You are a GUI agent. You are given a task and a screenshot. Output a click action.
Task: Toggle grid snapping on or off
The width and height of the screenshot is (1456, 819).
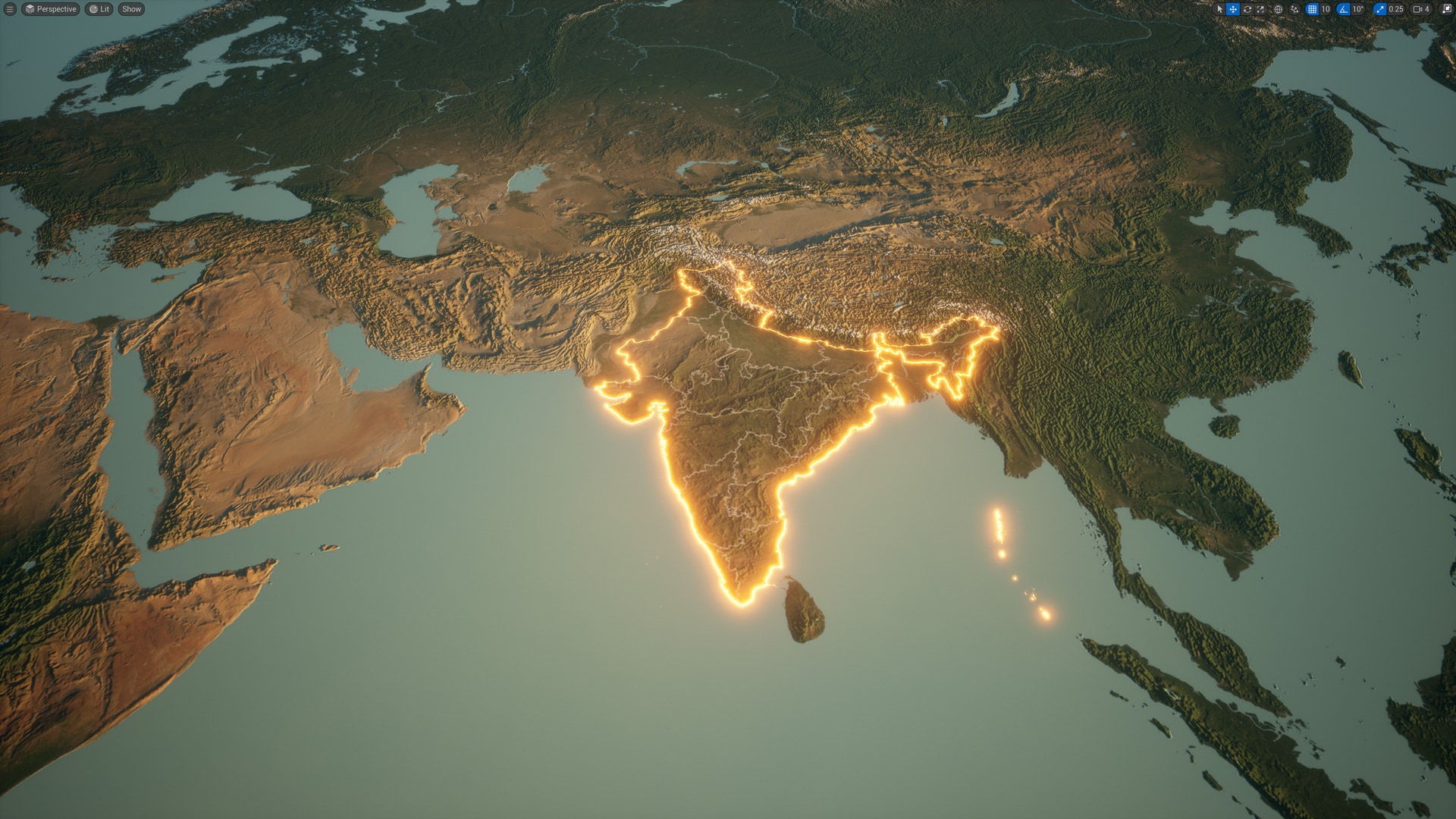(1312, 9)
